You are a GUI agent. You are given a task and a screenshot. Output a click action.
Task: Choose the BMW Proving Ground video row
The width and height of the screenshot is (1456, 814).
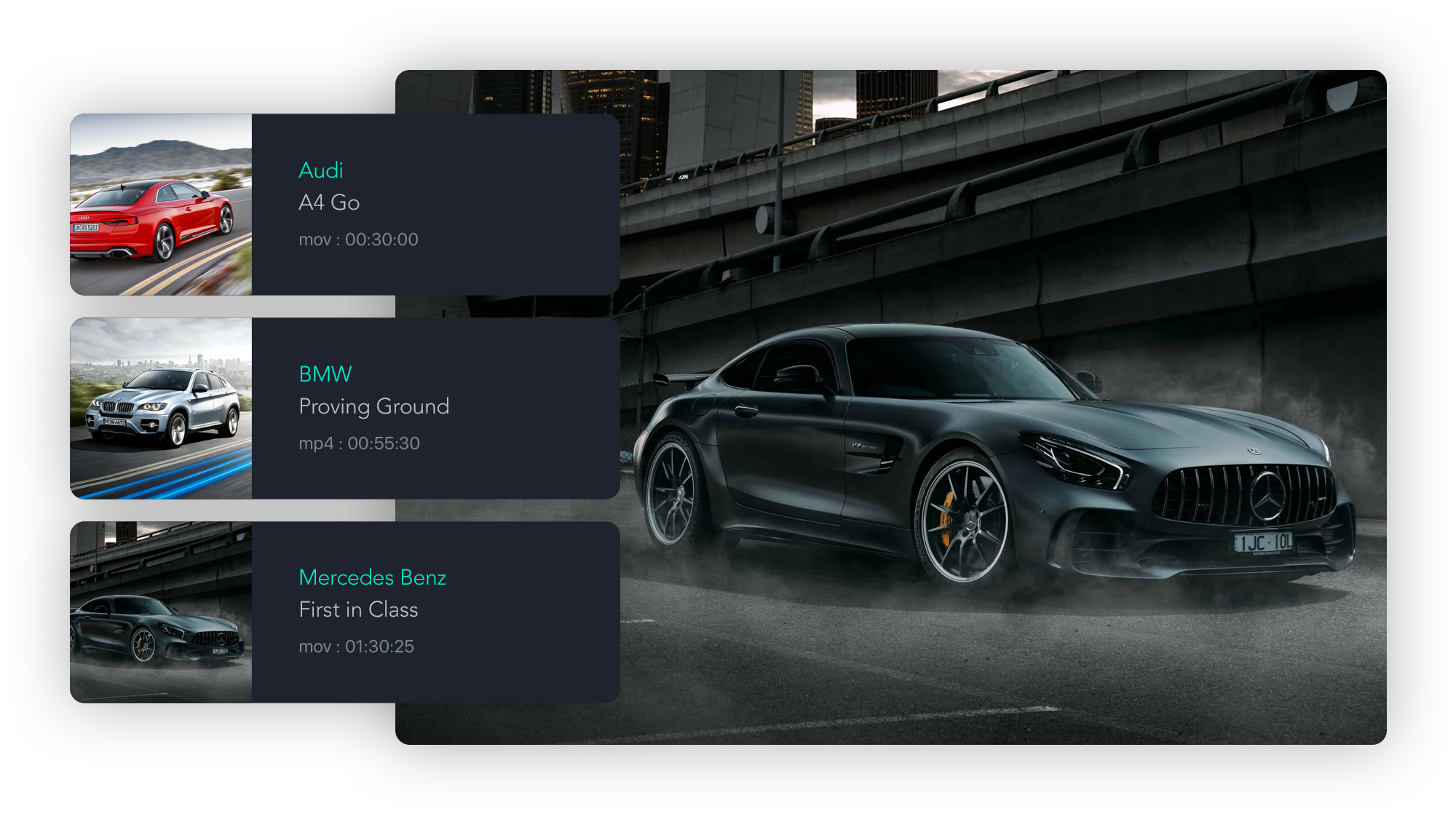435,408
